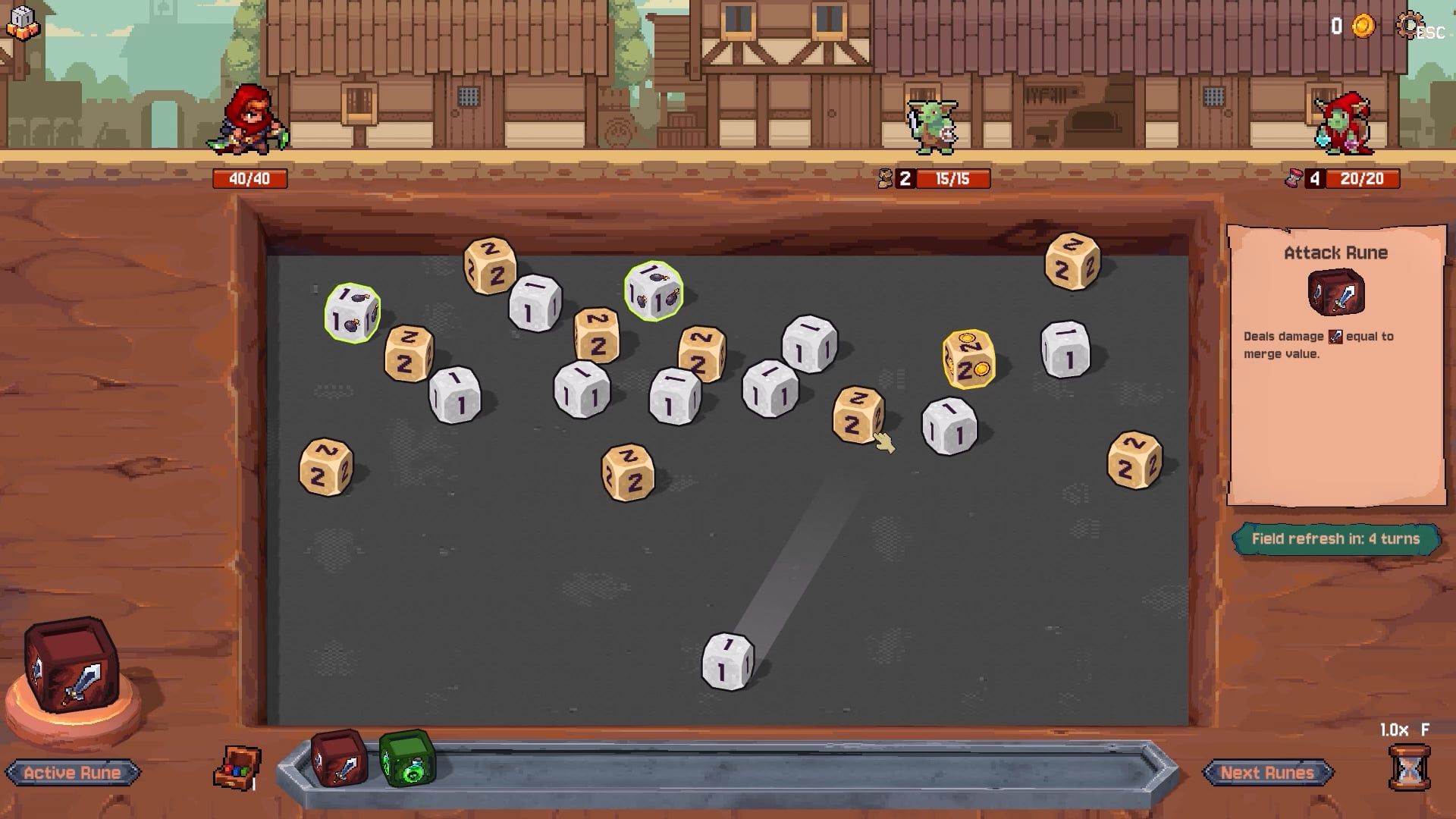1456x819 pixels.
Task: Select the red sword rune in queue
Action: [x=339, y=758]
